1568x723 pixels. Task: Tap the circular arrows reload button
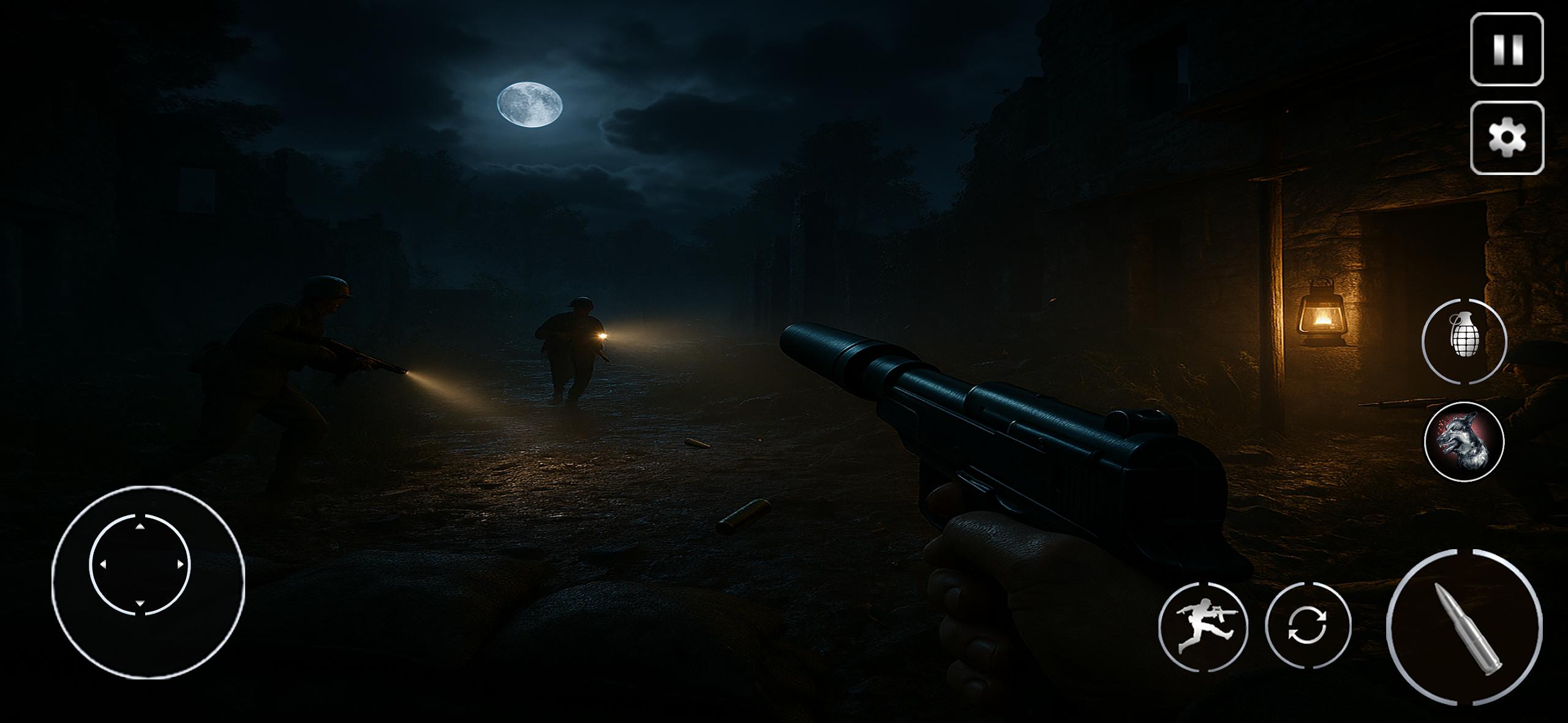1308,625
